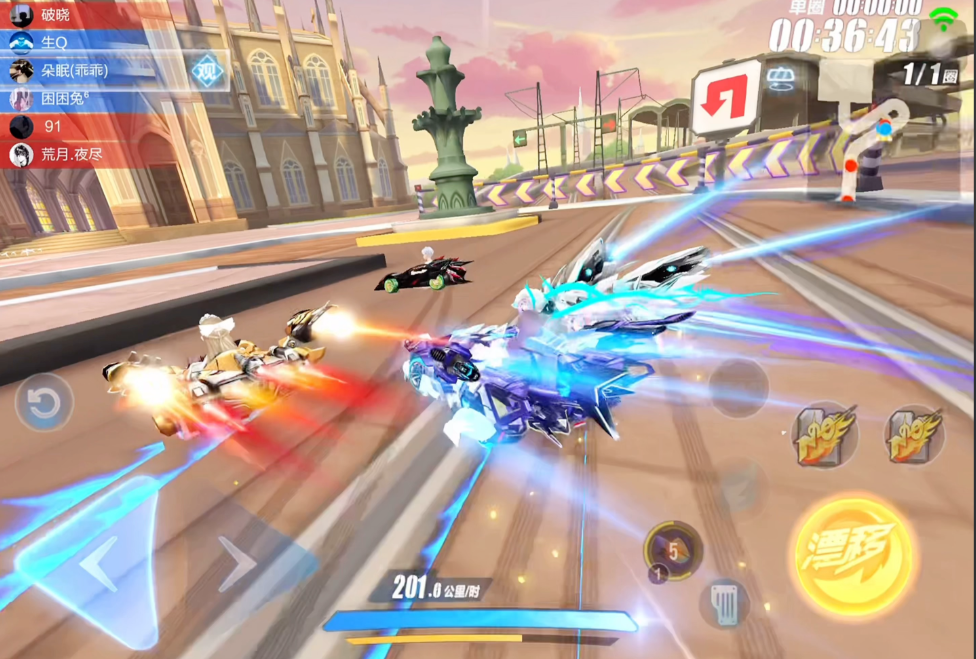Steer left with the left arrow
Viewport: 976px width, 659px height.
[98, 567]
